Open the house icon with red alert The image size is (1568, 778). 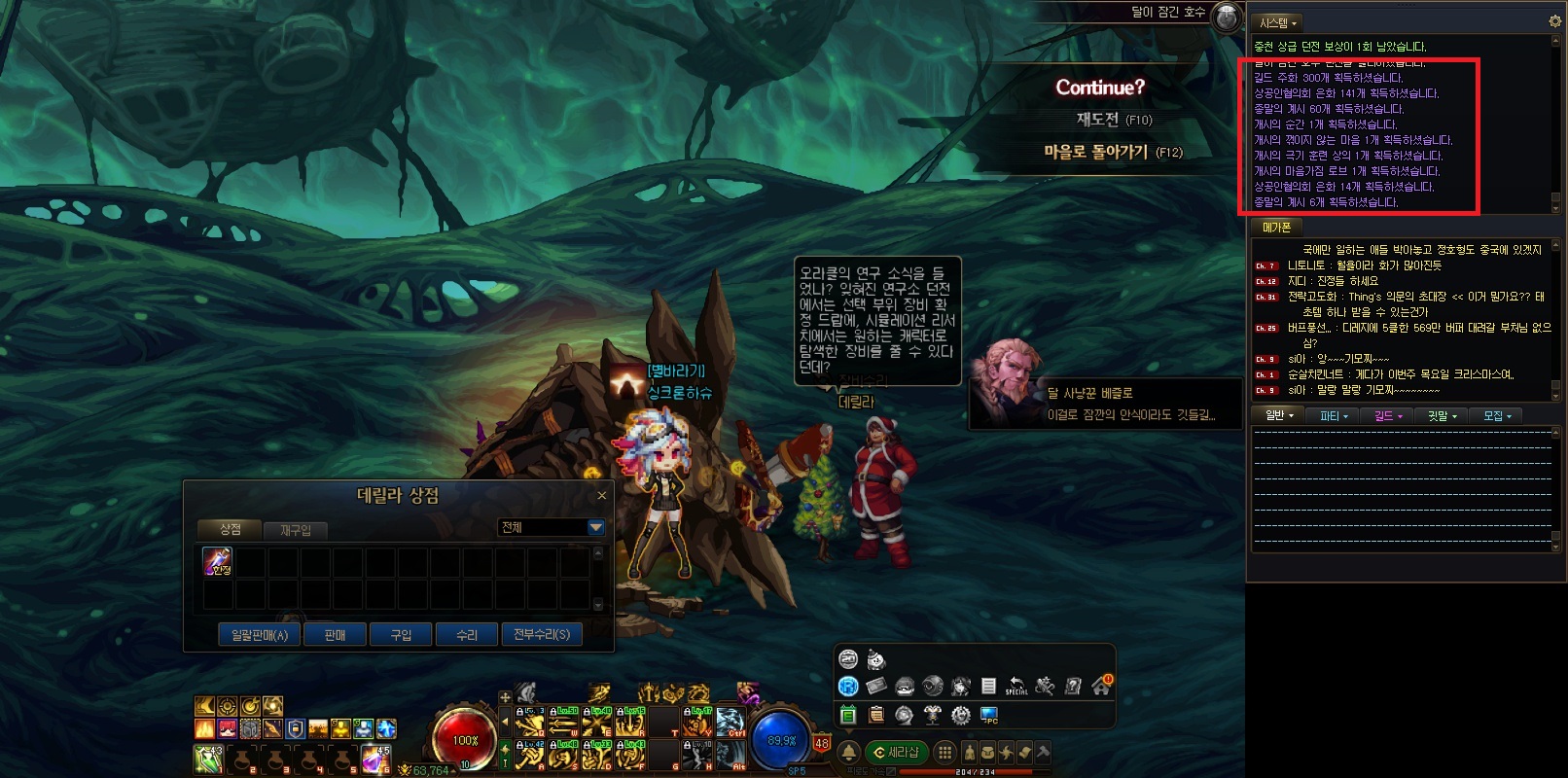1101,686
